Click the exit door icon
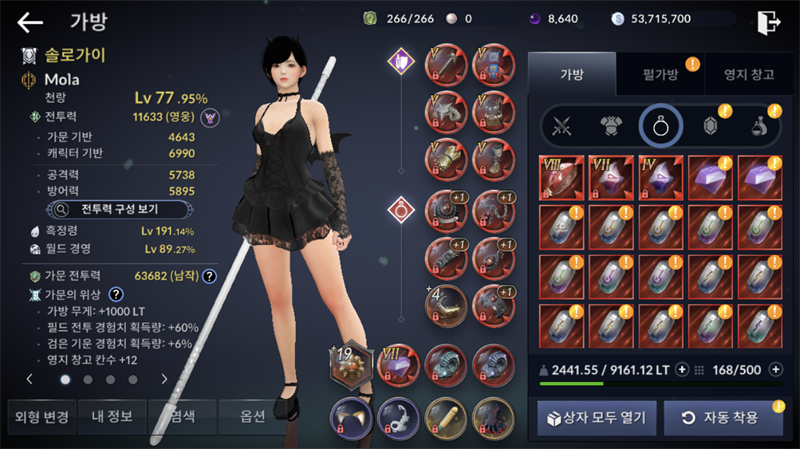Screen dimensions: 800x449 point(768,20)
